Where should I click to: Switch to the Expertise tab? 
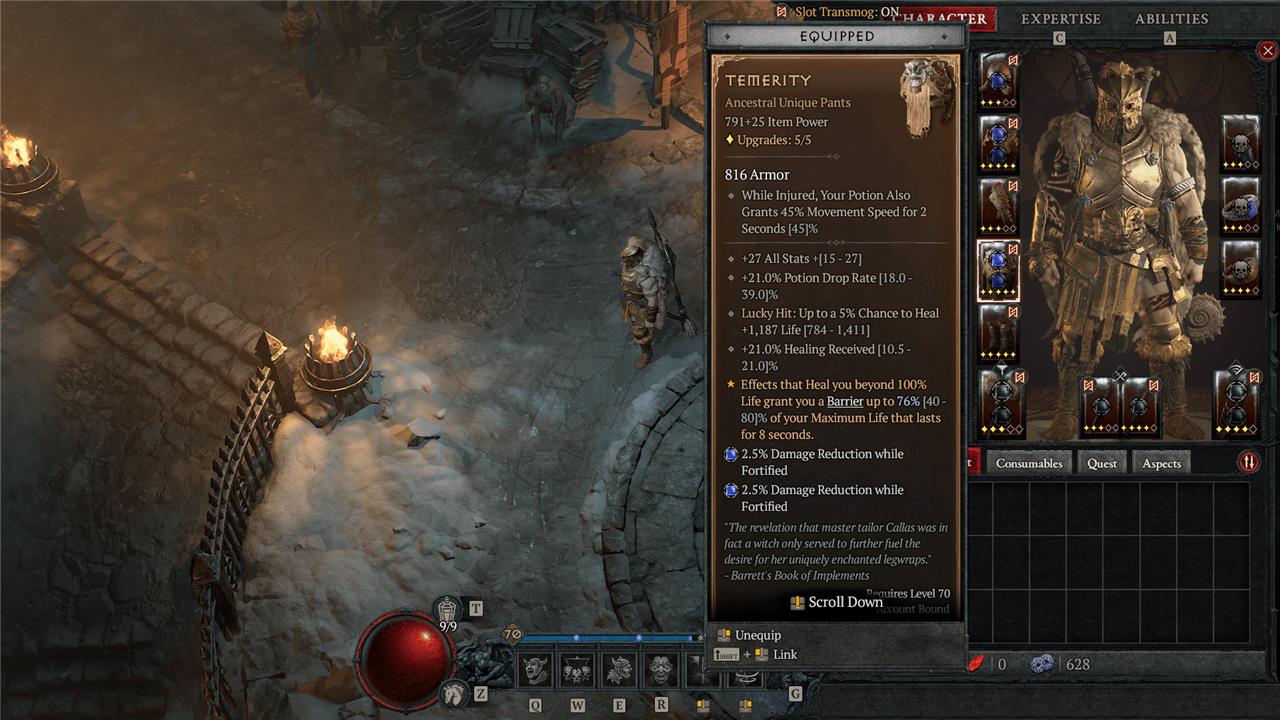pyautogui.click(x=1060, y=19)
